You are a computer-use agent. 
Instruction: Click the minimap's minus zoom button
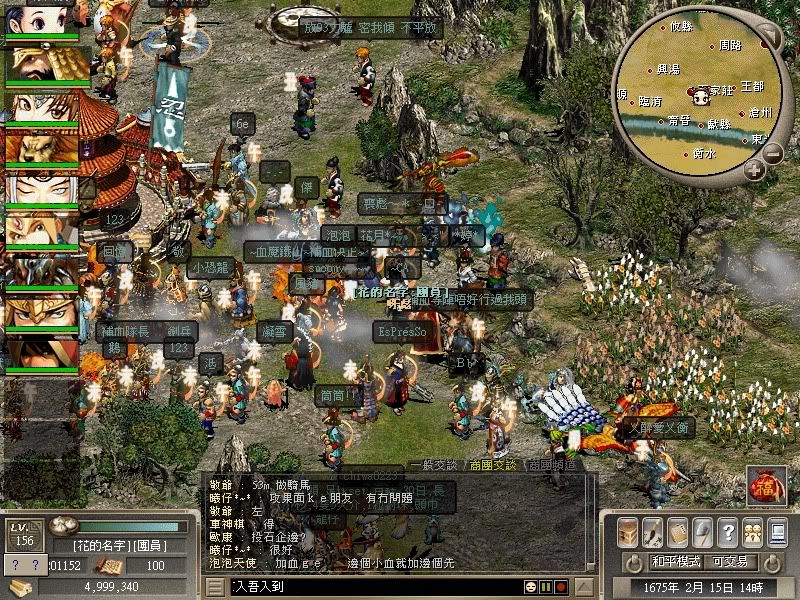(774, 154)
